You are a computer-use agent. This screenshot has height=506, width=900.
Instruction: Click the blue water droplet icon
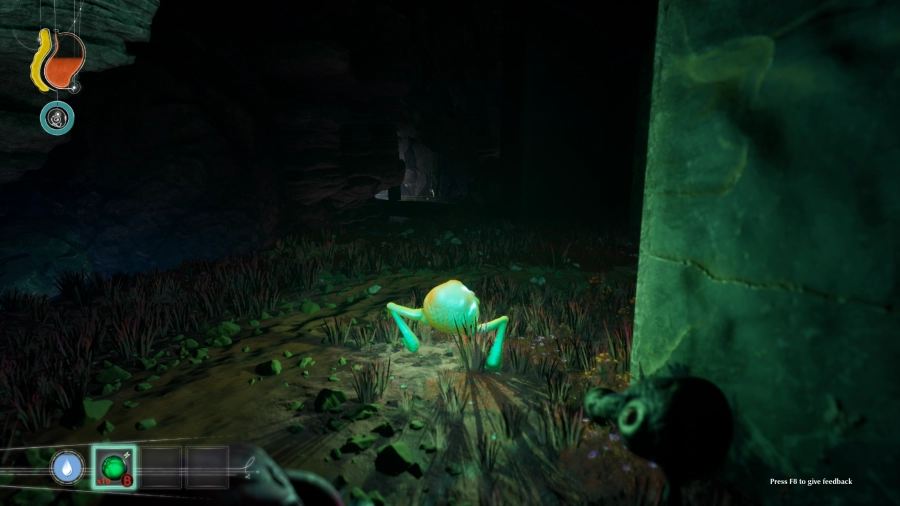(x=68, y=467)
